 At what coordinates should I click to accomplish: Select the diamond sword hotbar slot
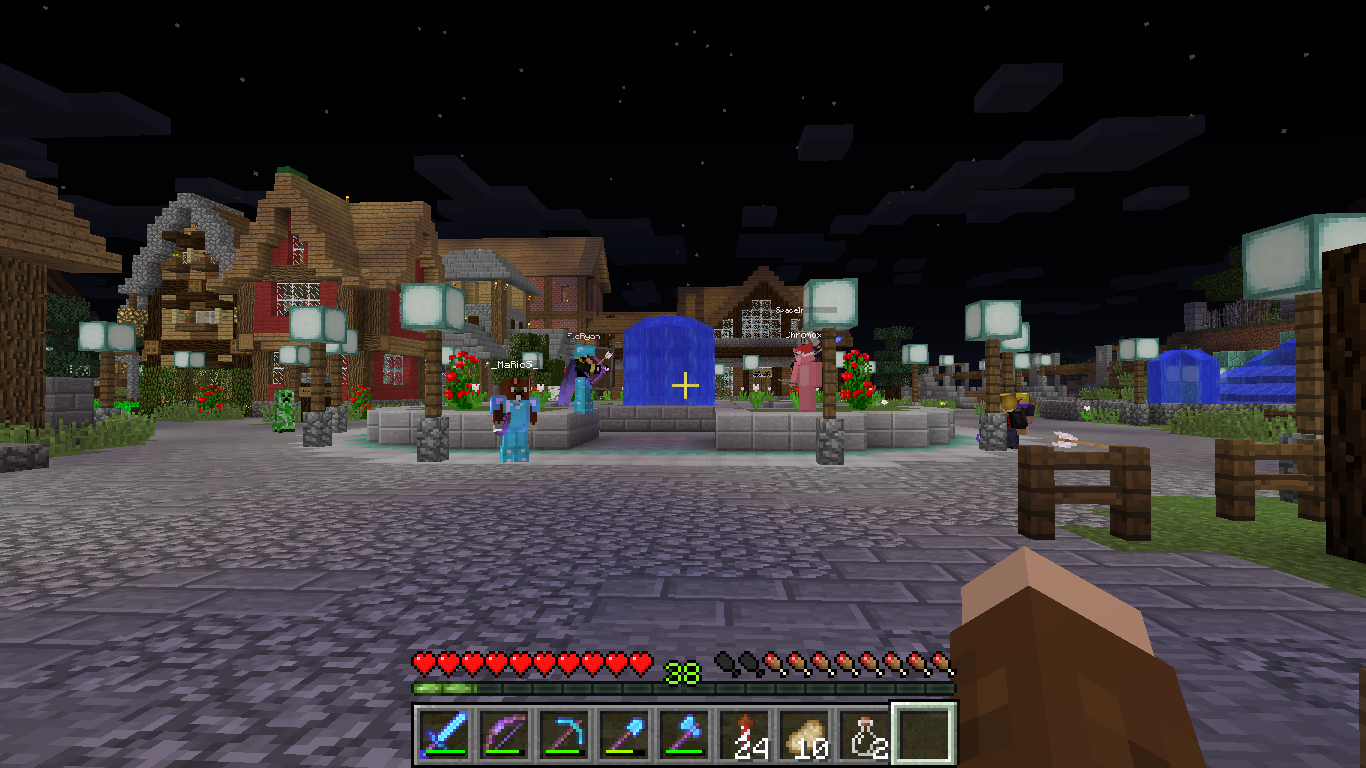pyautogui.click(x=444, y=735)
